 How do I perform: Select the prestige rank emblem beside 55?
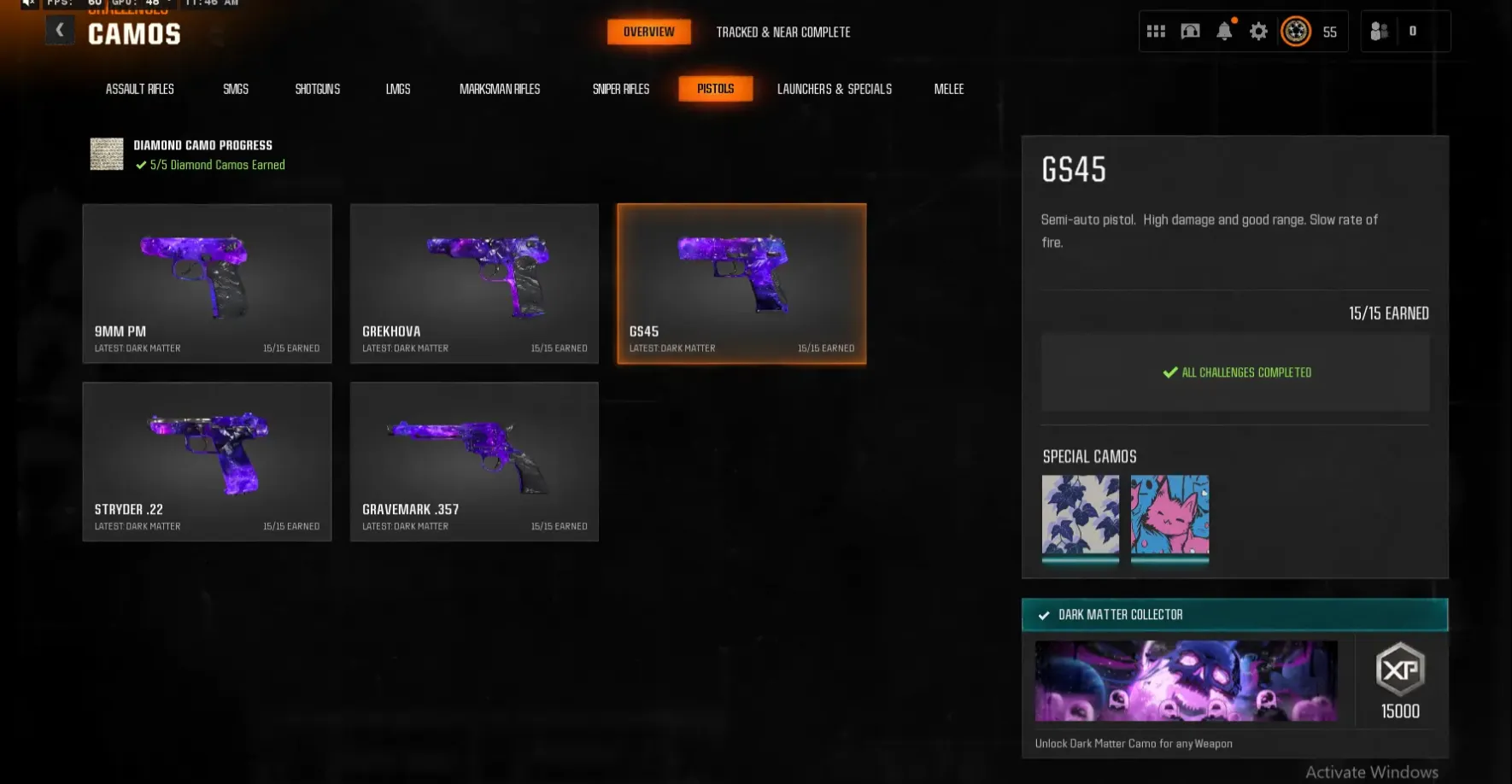pos(1295,31)
